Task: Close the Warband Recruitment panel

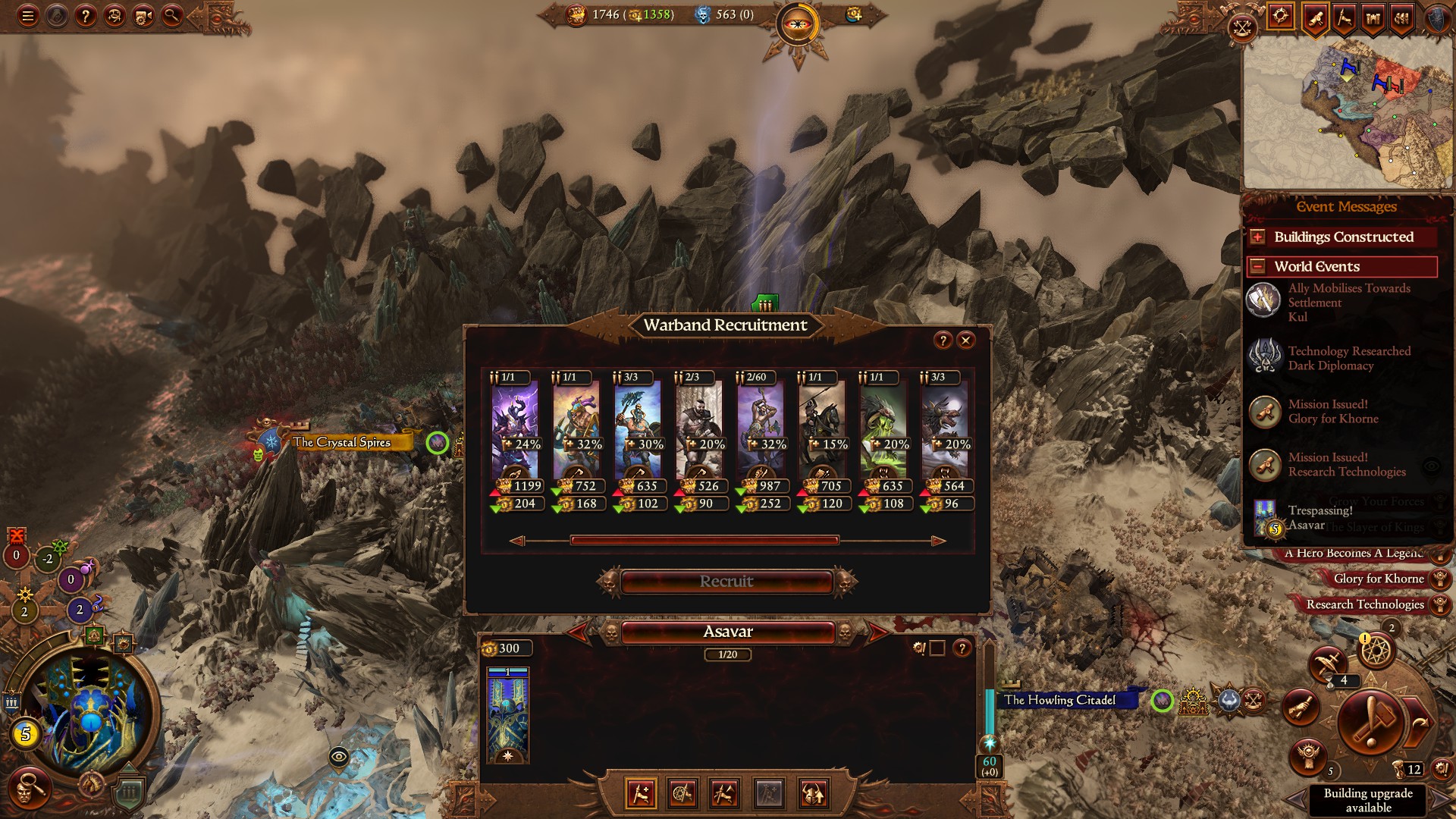Action: pyautogui.click(x=965, y=340)
